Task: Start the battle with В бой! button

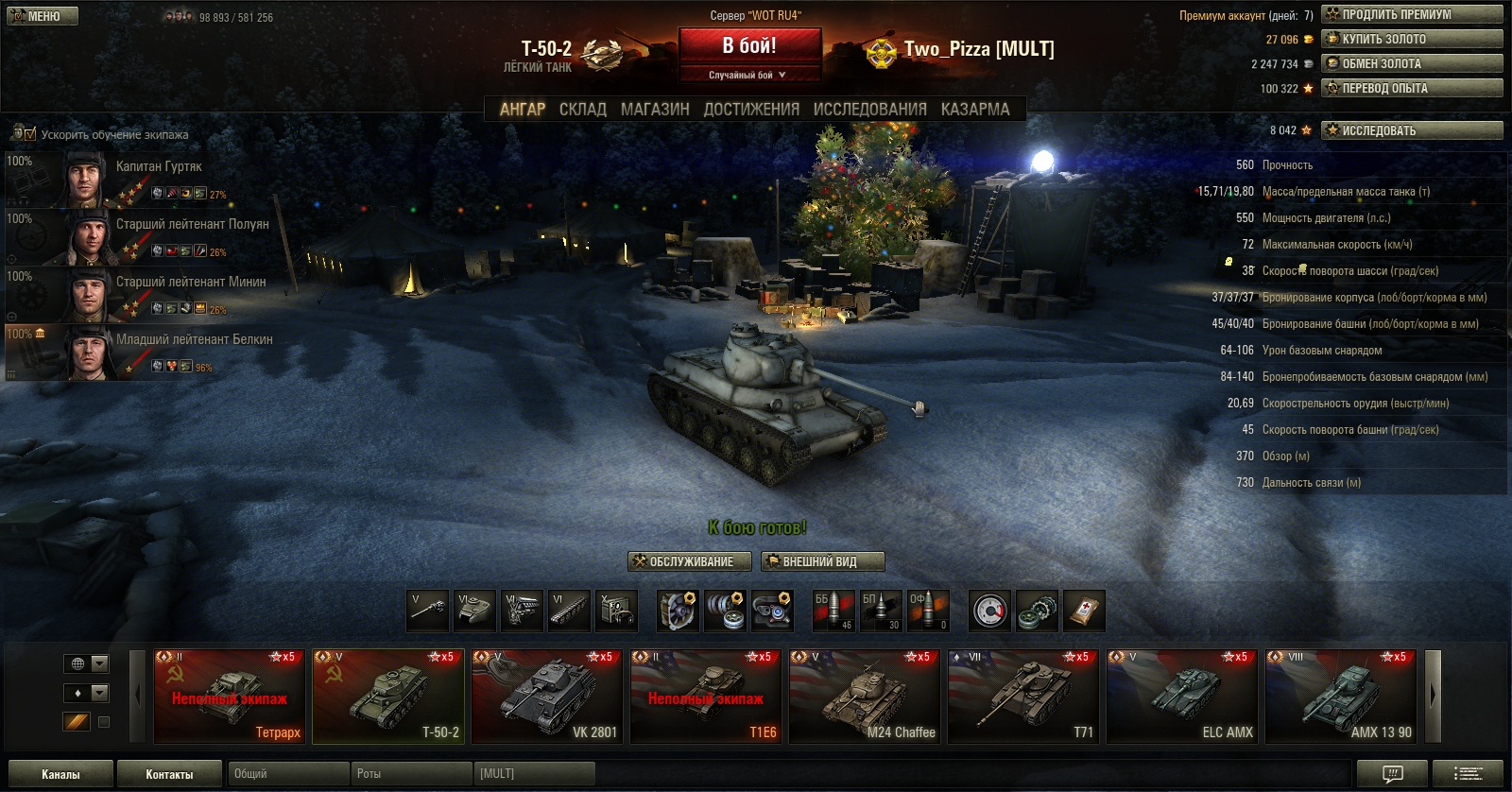Action: pyautogui.click(x=748, y=46)
